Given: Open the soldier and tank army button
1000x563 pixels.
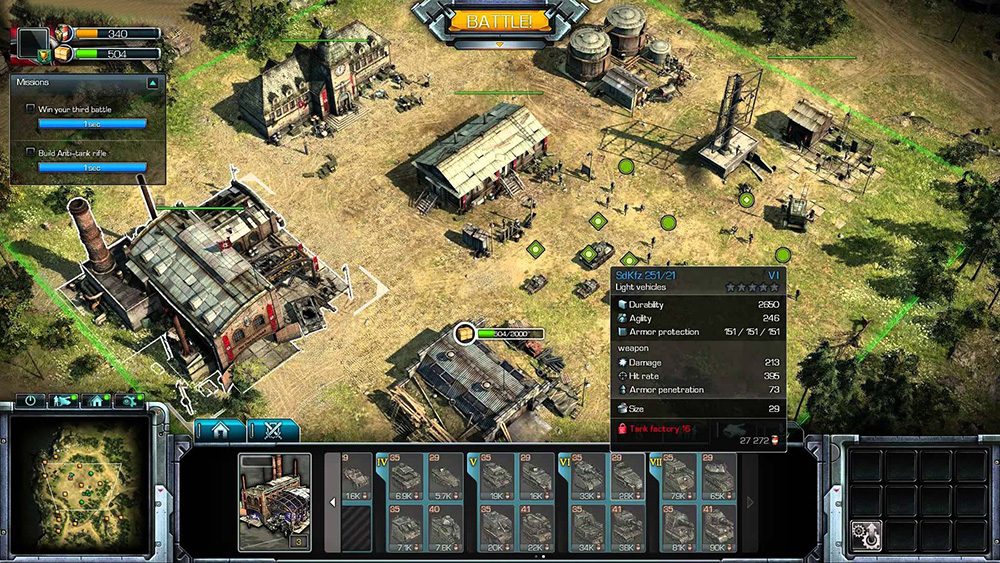Looking at the screenshot, I should 64,401.
